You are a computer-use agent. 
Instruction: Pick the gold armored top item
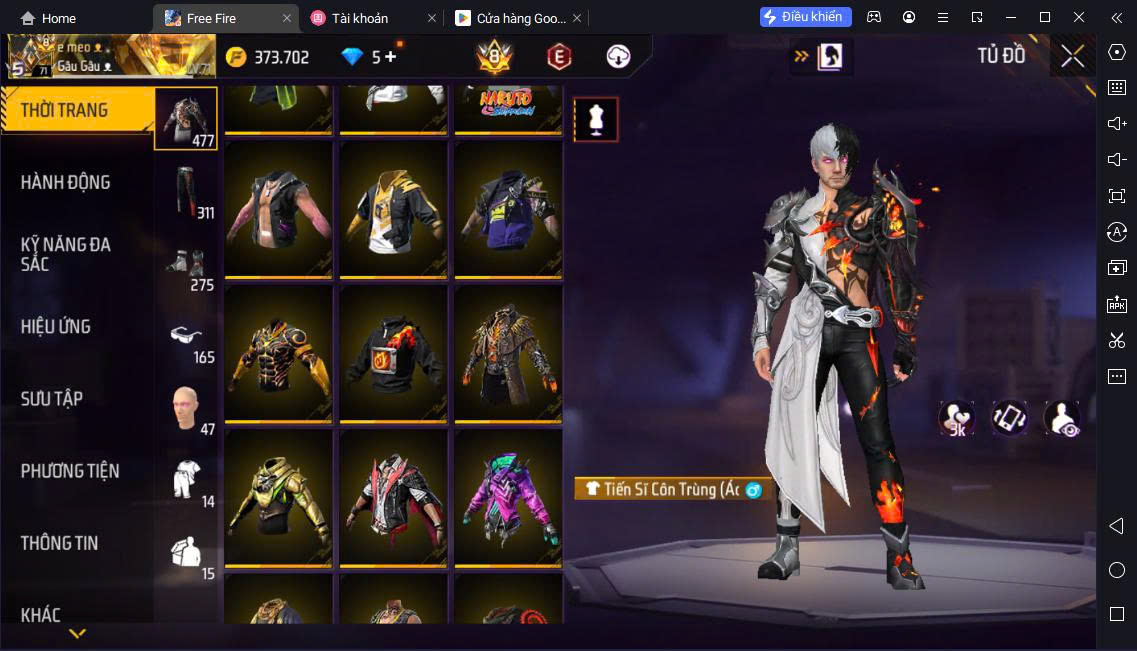(277, 498)
